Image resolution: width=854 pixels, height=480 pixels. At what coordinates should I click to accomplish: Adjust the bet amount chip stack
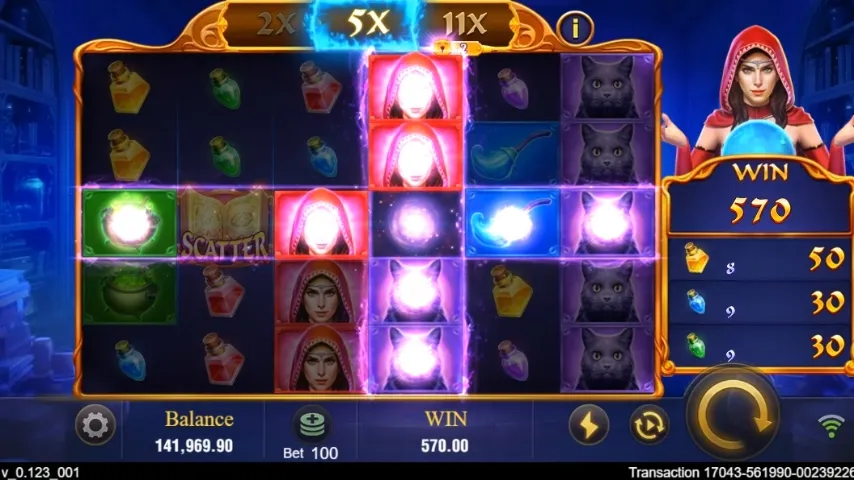click(311, 424)
